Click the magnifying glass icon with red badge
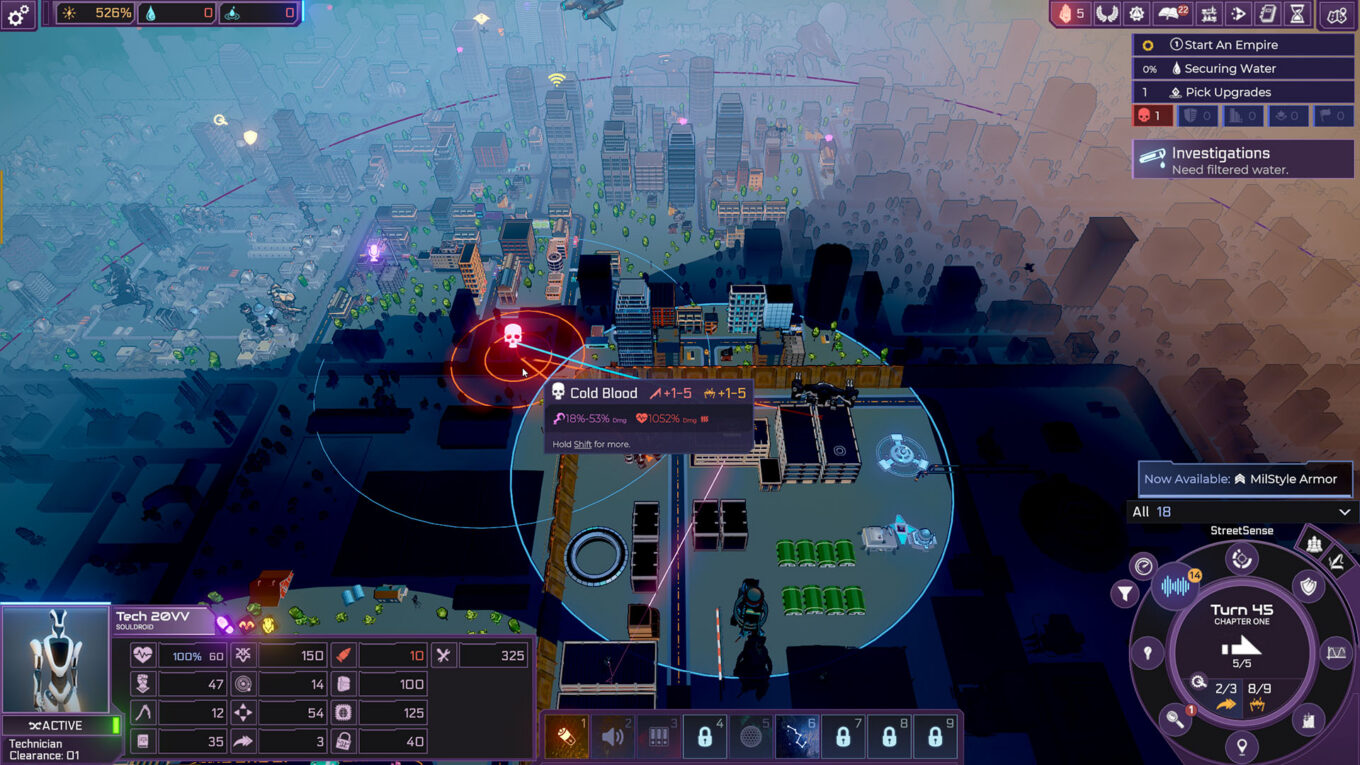The height and width of the screenshot is (765, 1360). tap(1176, 717)
